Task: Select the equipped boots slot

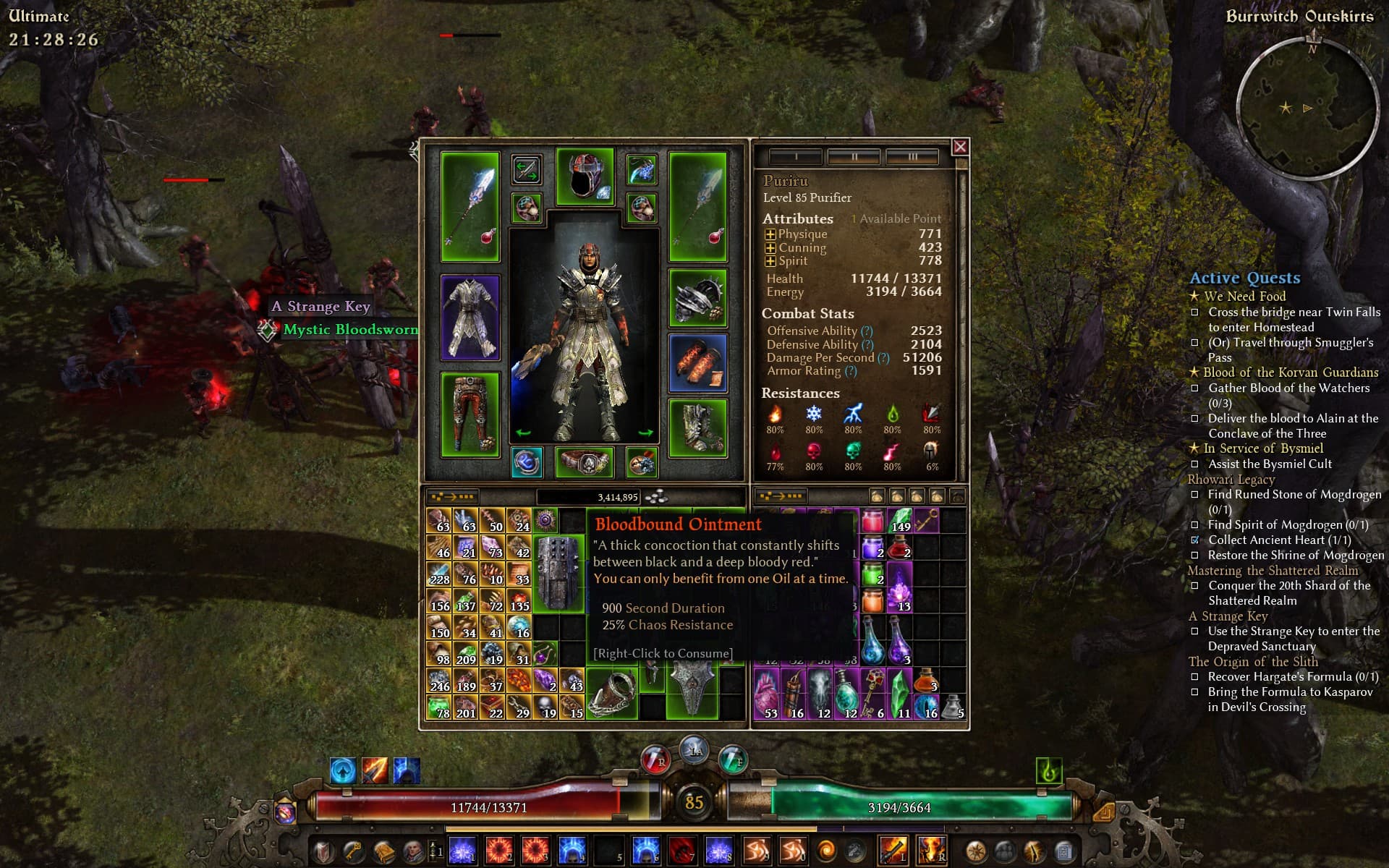Action: [697, 428]
